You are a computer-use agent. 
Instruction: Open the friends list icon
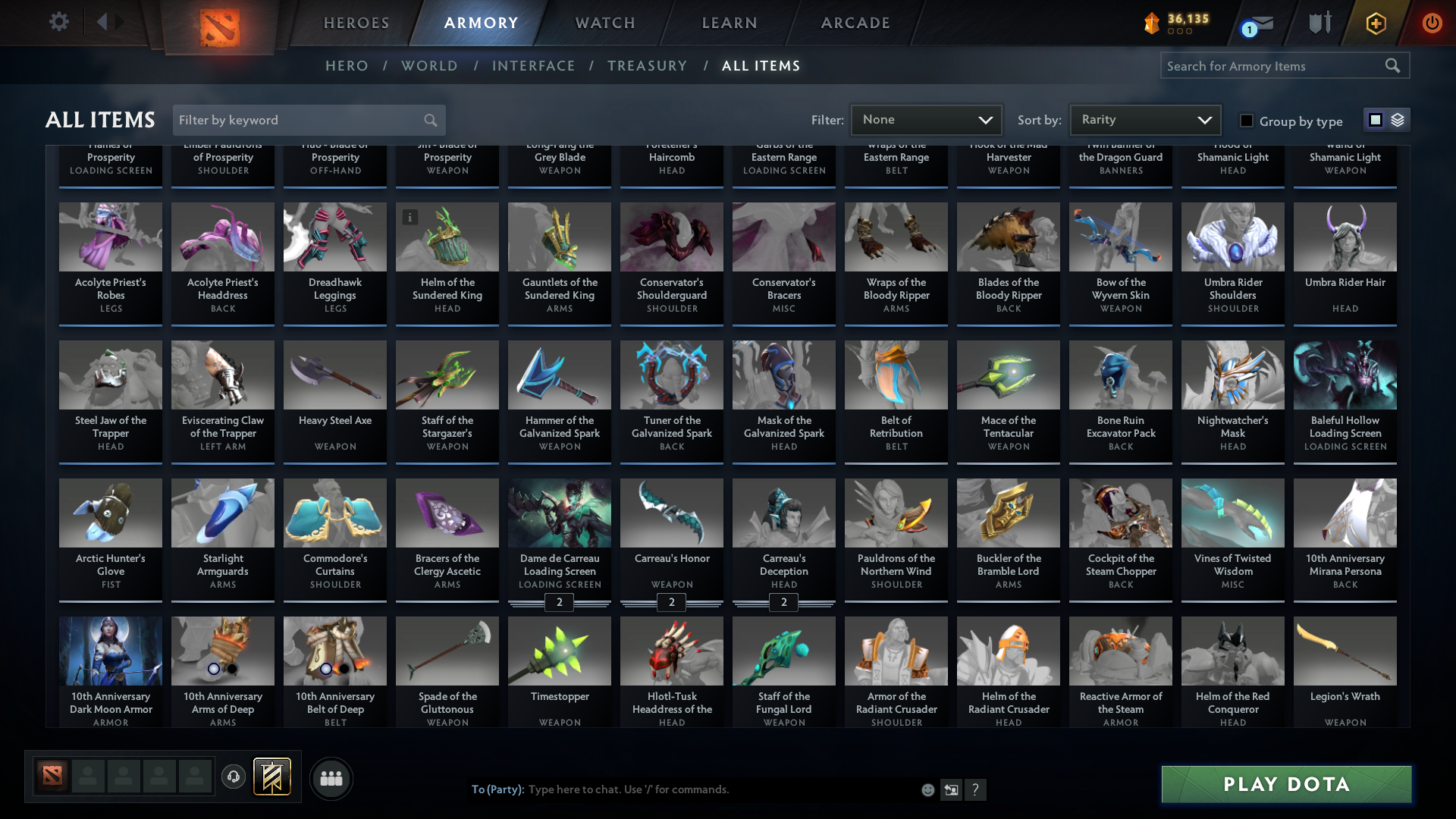[331, 777]
